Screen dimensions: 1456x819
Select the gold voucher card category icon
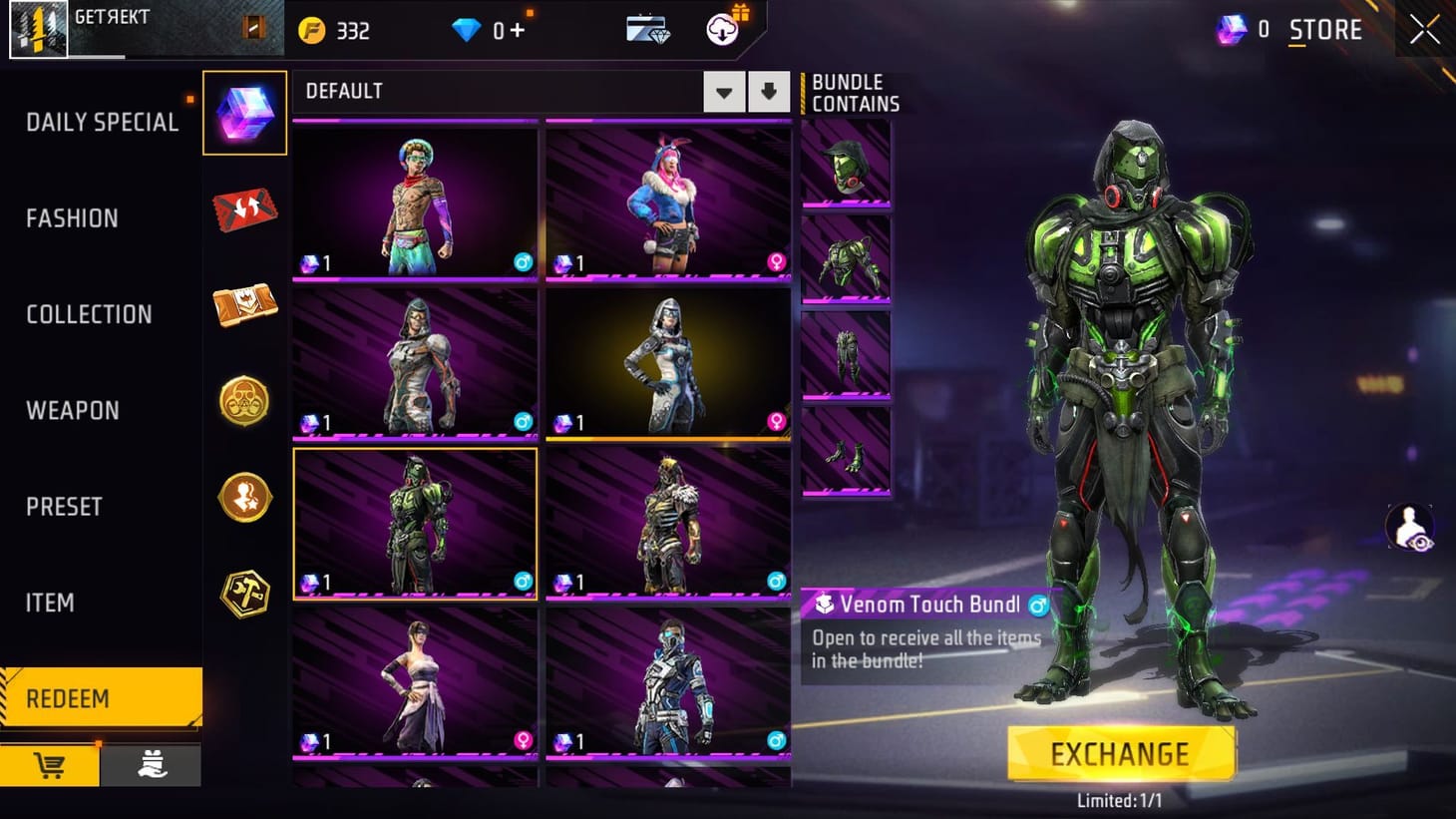click(x=244, y=305)
